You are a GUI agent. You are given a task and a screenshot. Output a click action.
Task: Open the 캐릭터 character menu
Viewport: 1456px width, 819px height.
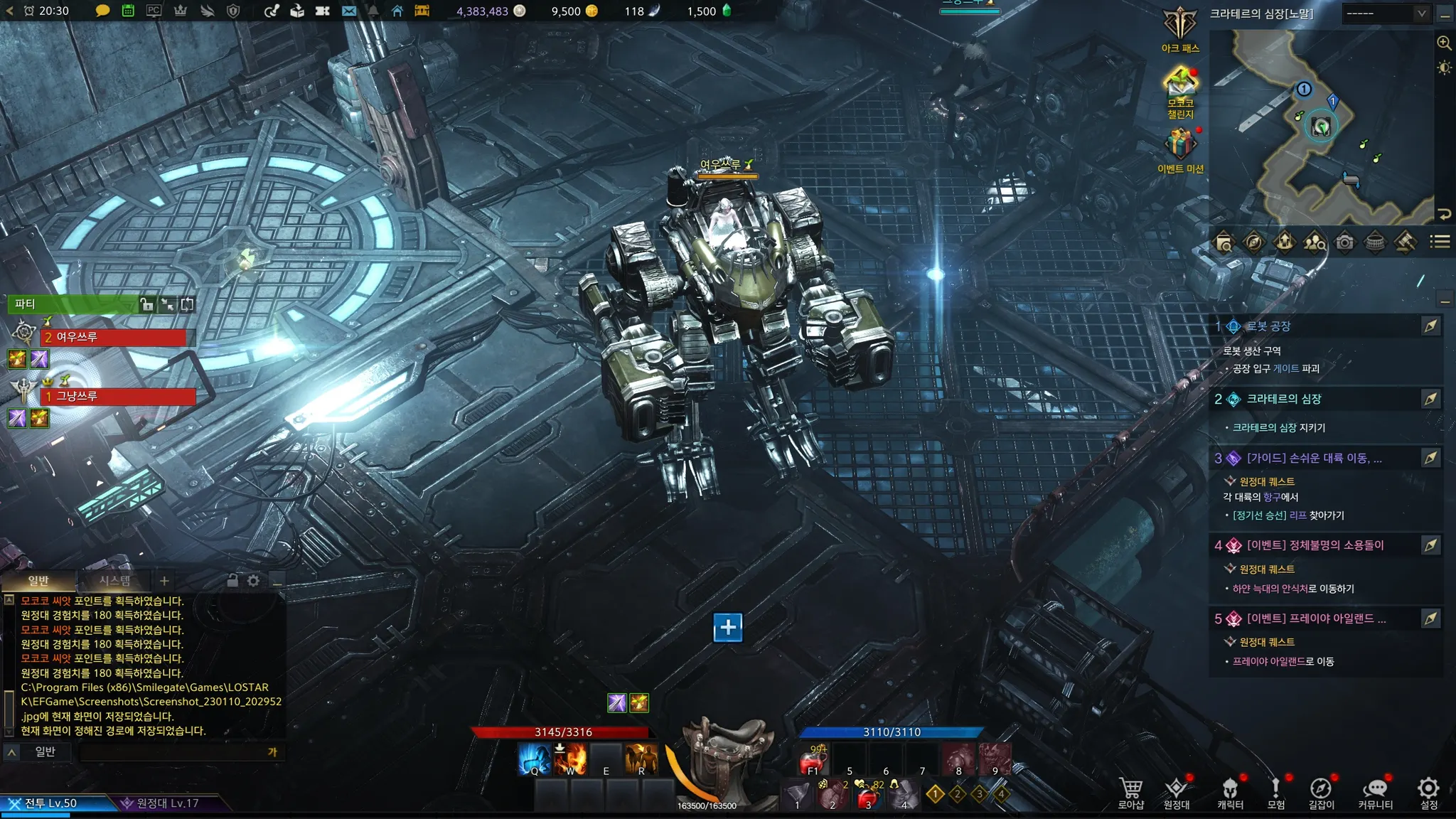pyautogui.click(x=1230, y=793)
